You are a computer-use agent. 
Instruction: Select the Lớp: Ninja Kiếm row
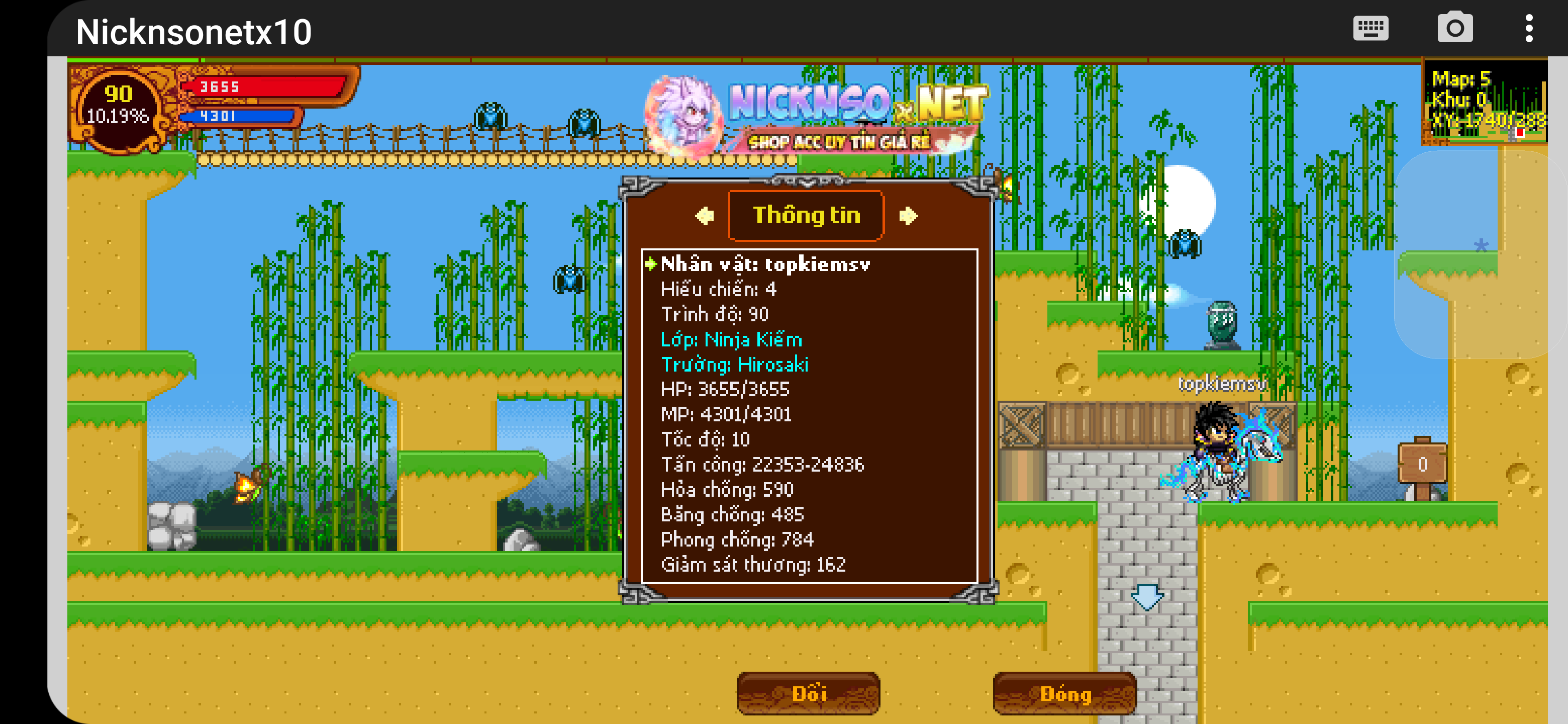coord(731,340)
